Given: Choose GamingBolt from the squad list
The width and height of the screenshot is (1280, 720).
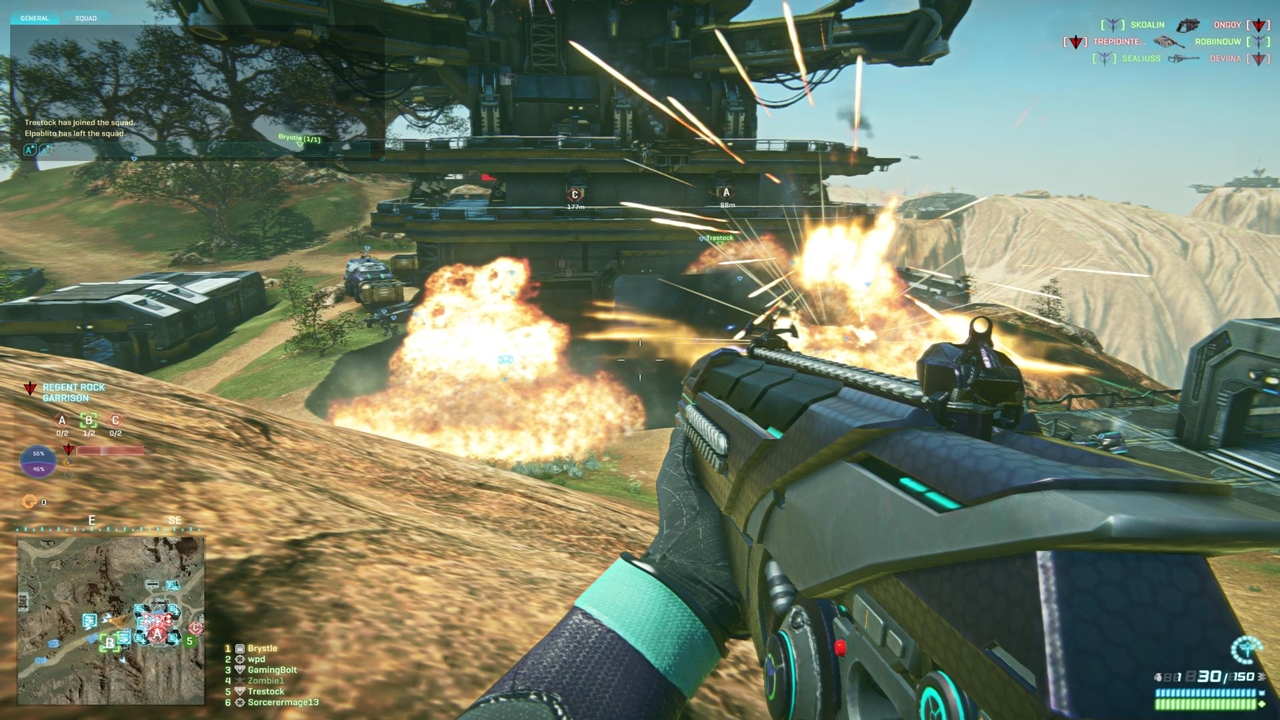Looking at the screenshot, I should (x=272, y=670).
